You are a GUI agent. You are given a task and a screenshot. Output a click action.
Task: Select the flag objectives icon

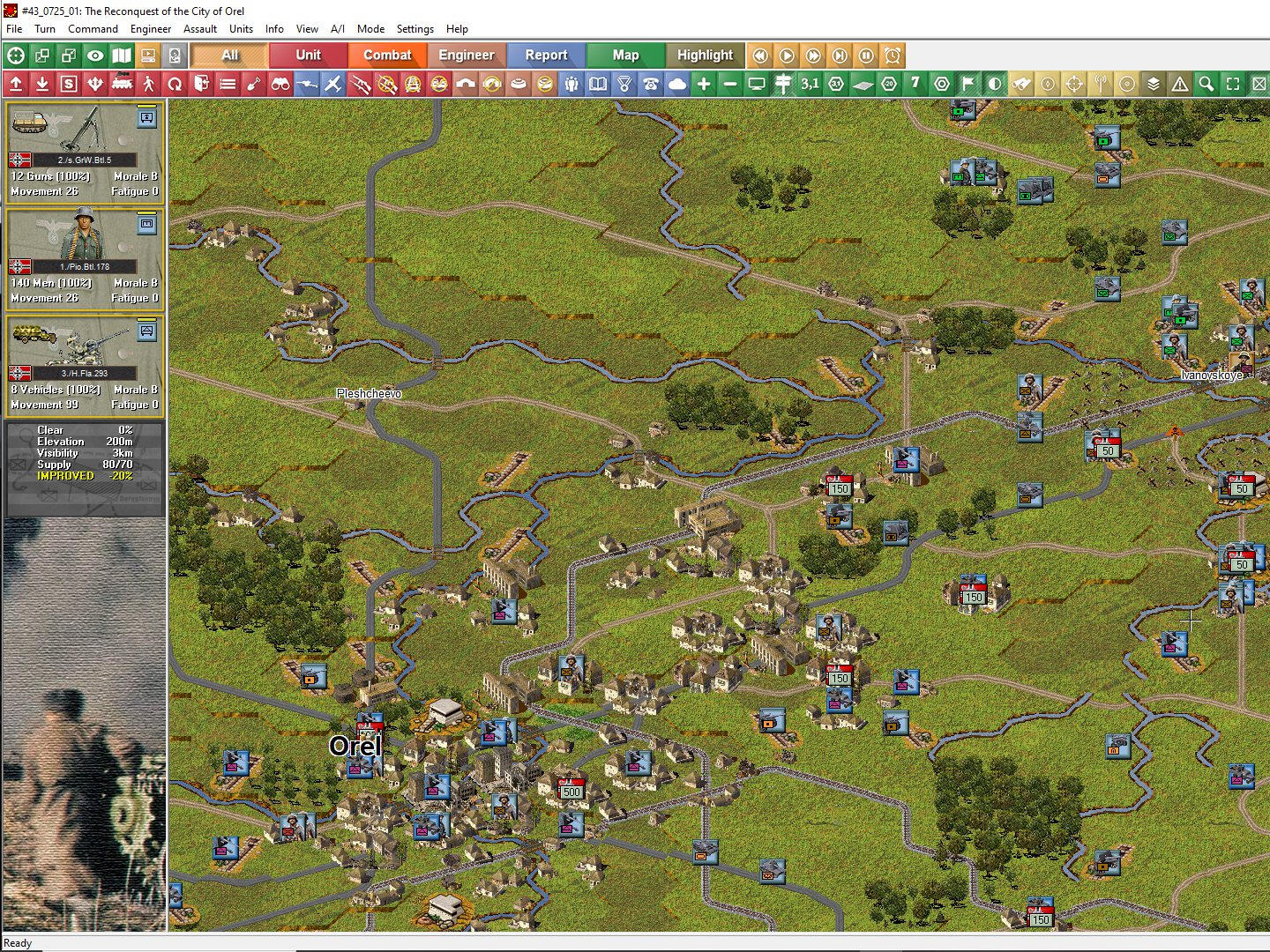(x=967, y=85)
